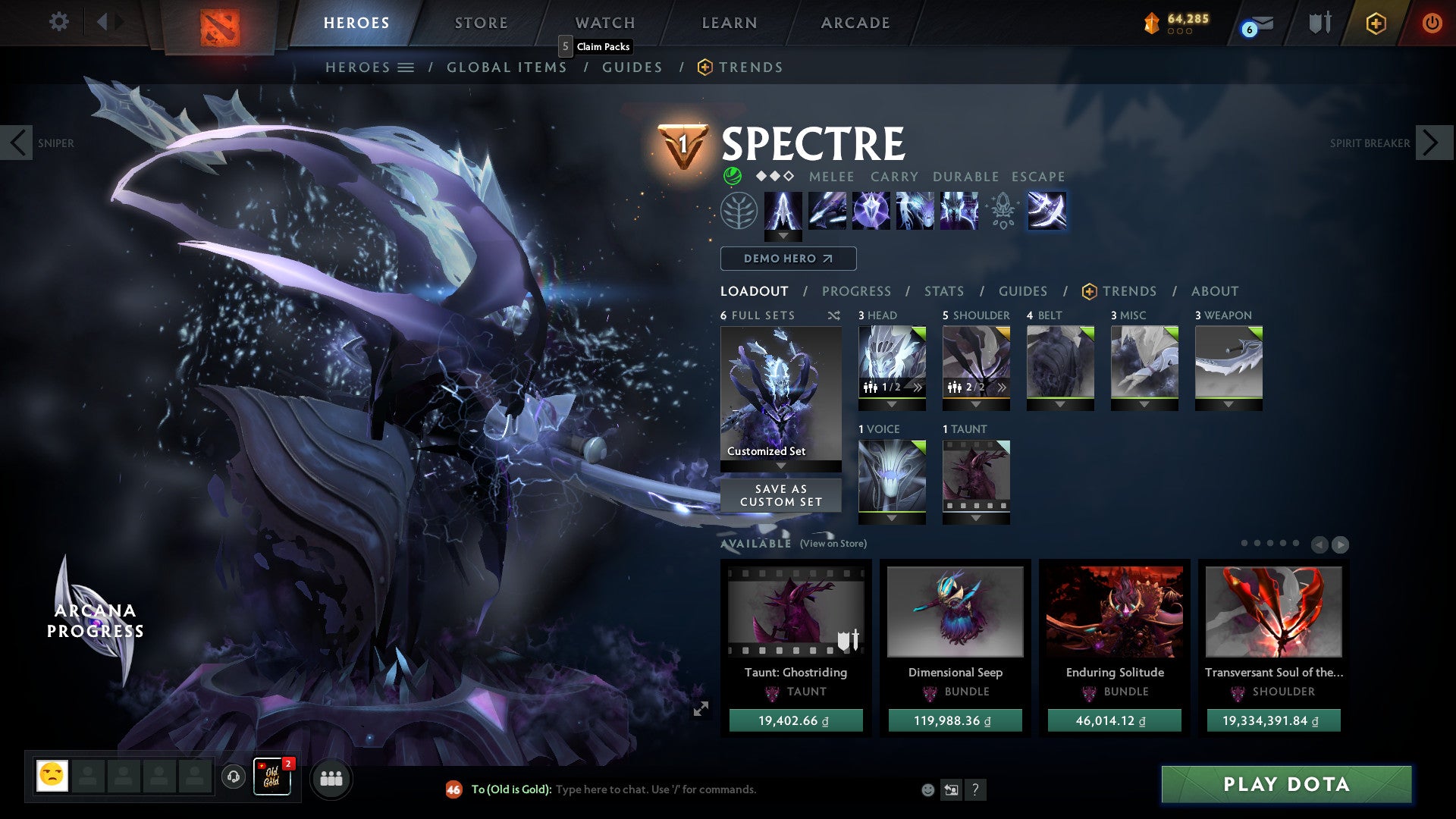
Task: Open the ARCADE menu item
Action: [x=855, y=22]
